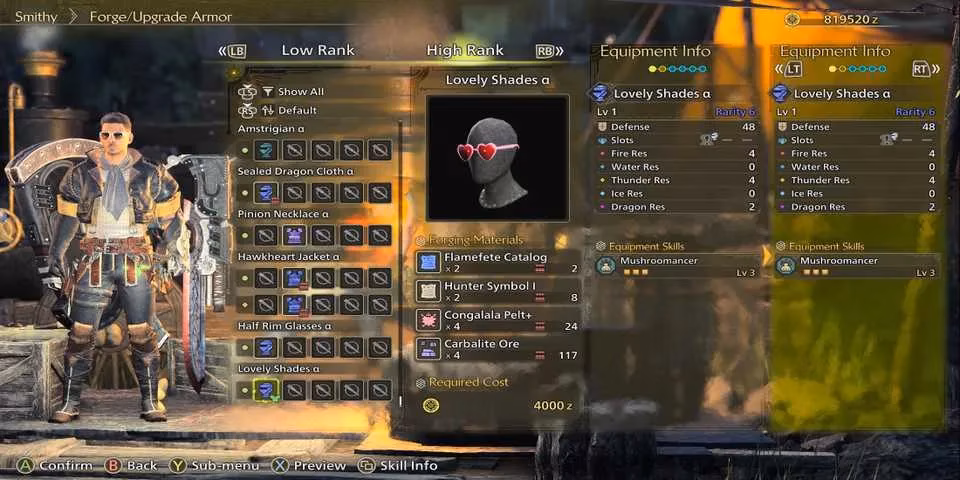Screen dimensions: 960x480
Task: Switch to the High Rank tab
Action: (465, 50)
